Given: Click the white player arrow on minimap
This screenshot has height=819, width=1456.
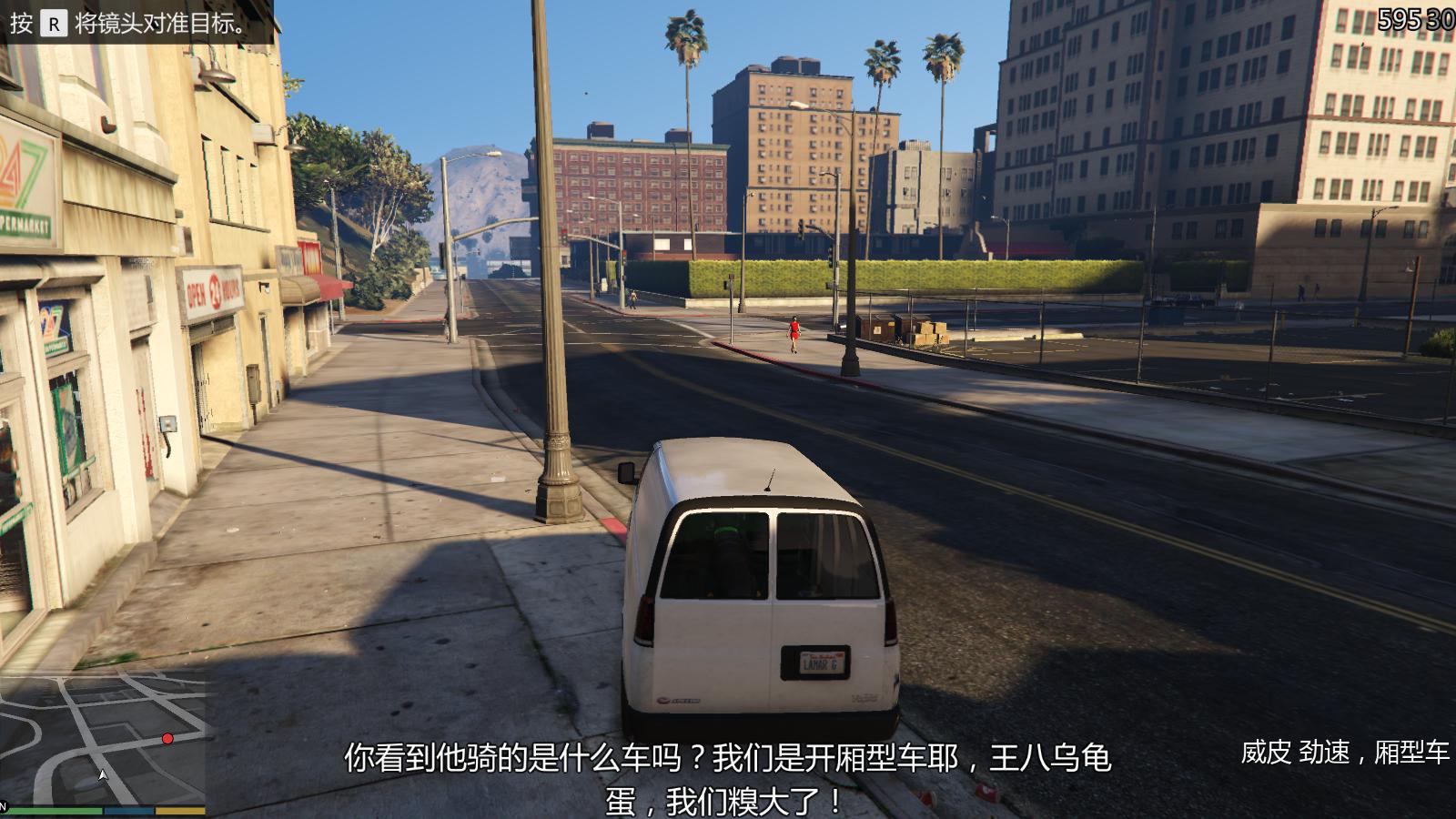Looking at the screenshot, I should coord(103,775).
